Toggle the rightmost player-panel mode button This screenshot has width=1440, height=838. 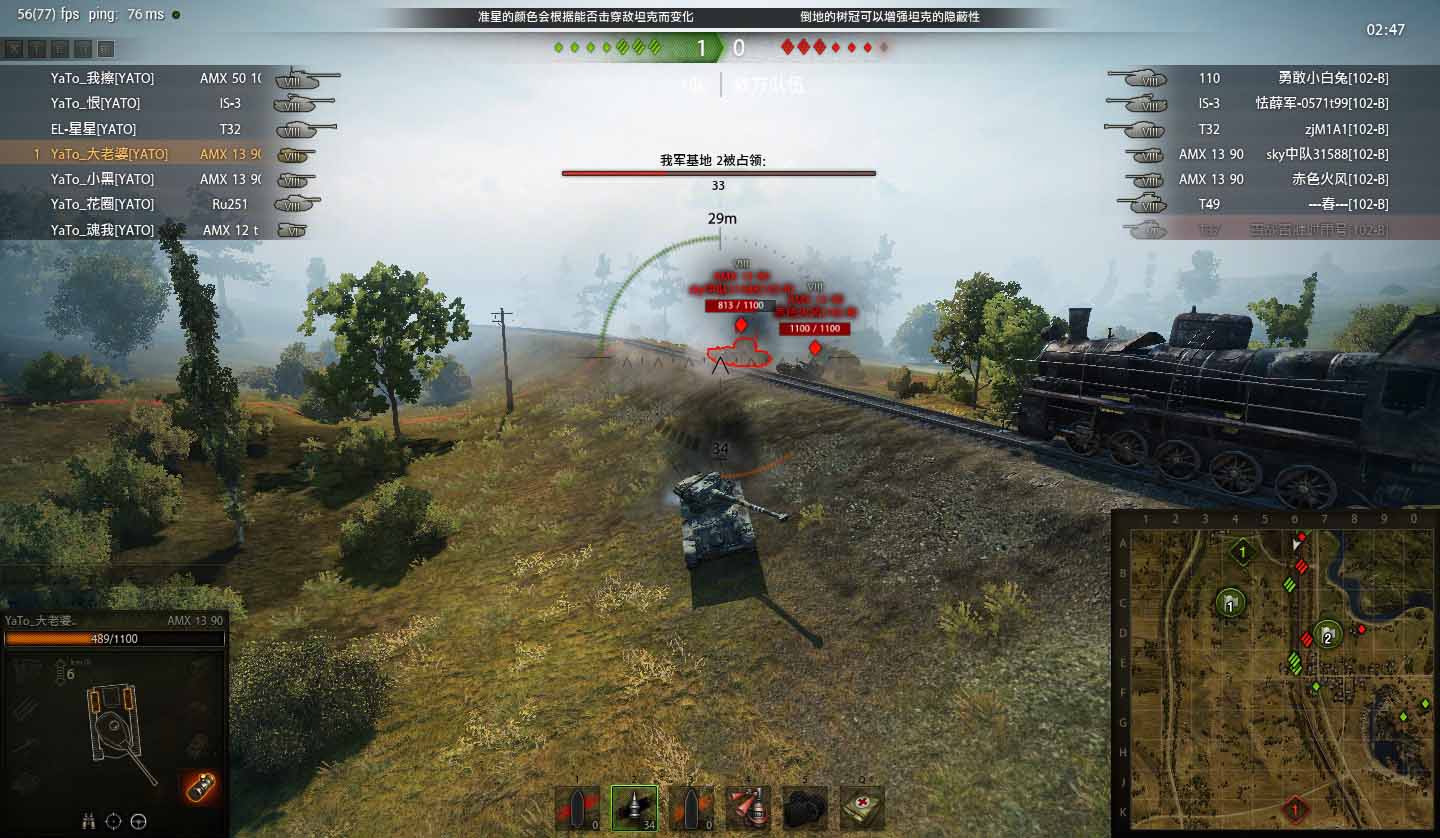106,48
